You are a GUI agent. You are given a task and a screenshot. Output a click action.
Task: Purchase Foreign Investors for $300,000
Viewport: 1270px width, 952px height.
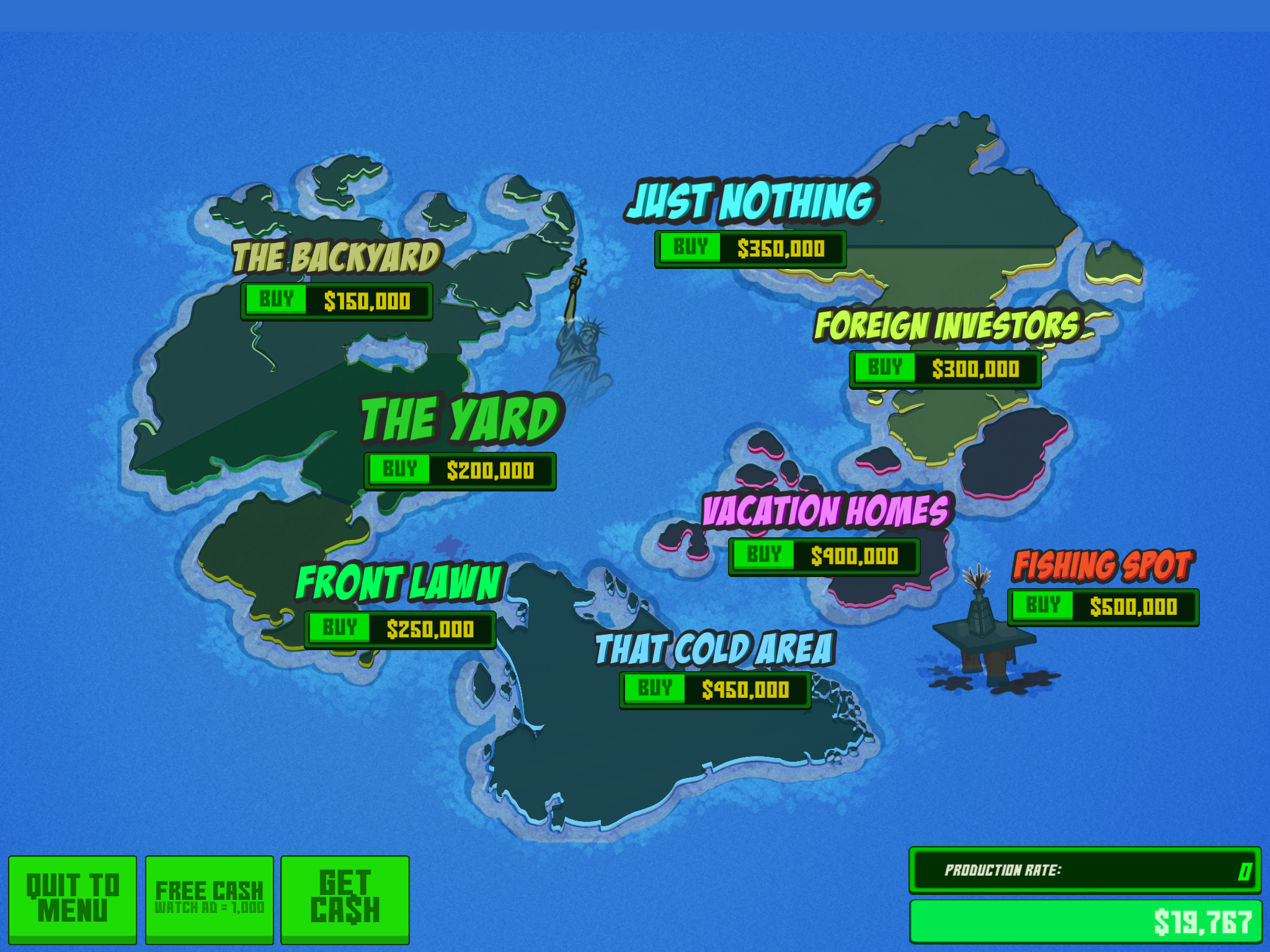884,368
